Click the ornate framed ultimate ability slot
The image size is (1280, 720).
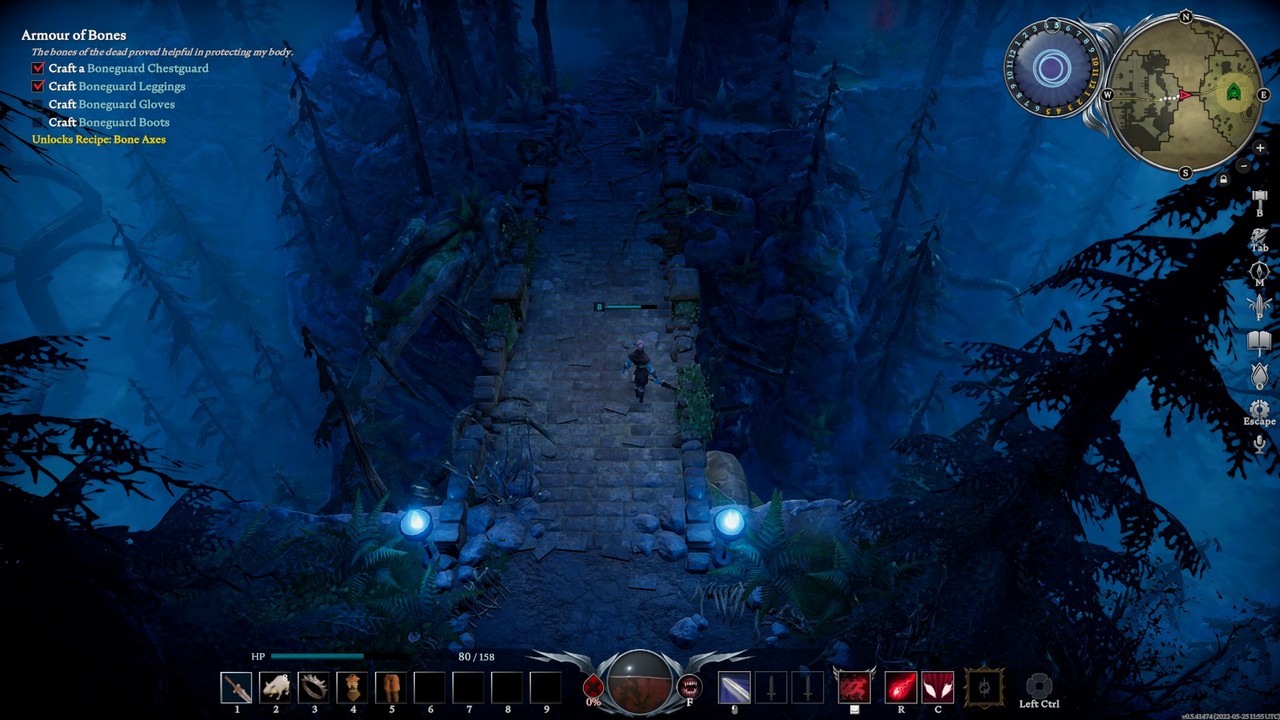click(x=984, y=688)
